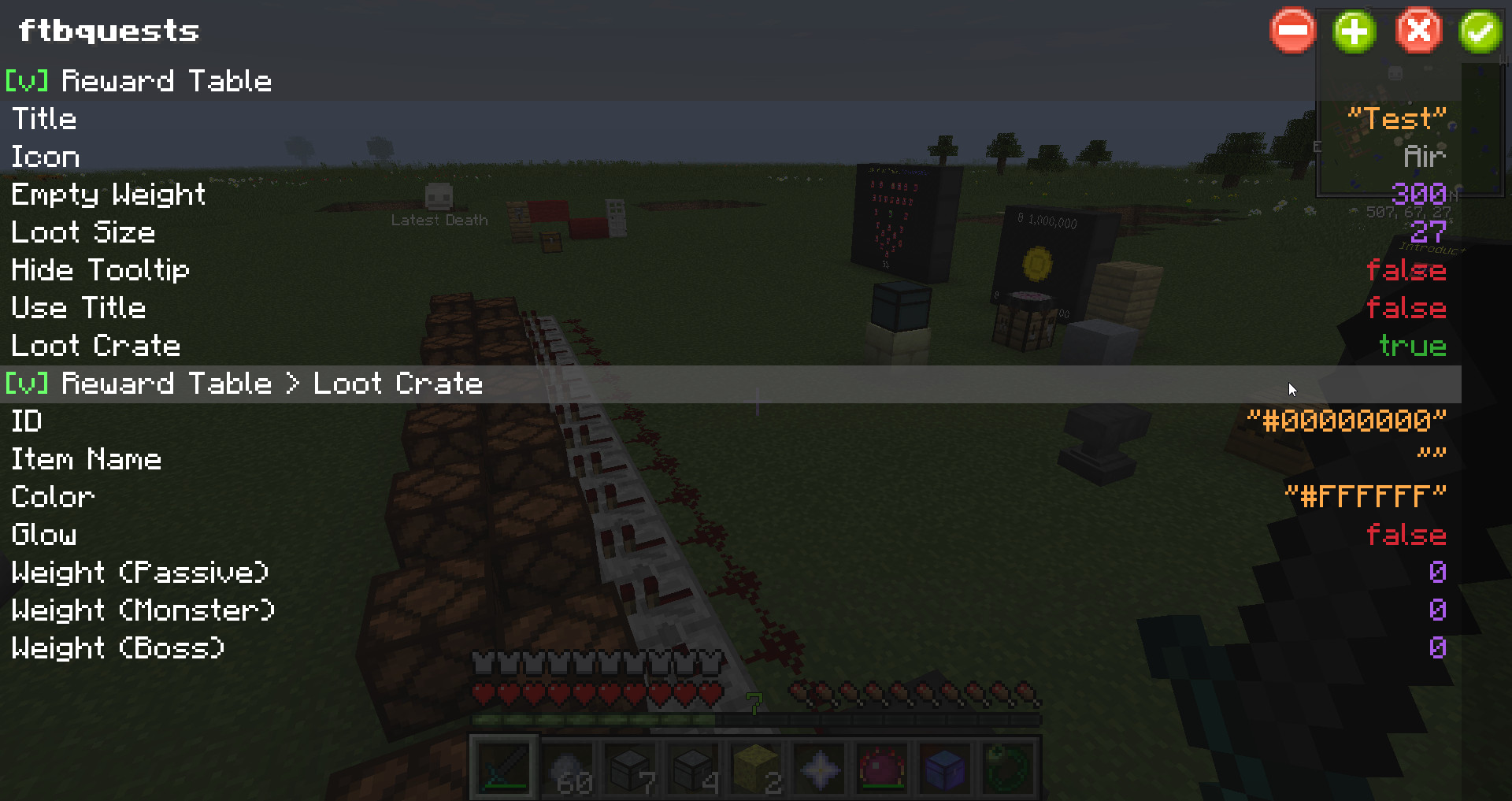Toggle the Use Title setting
The width and height of the screenshot is (1512, 801).
point(1406,308)
